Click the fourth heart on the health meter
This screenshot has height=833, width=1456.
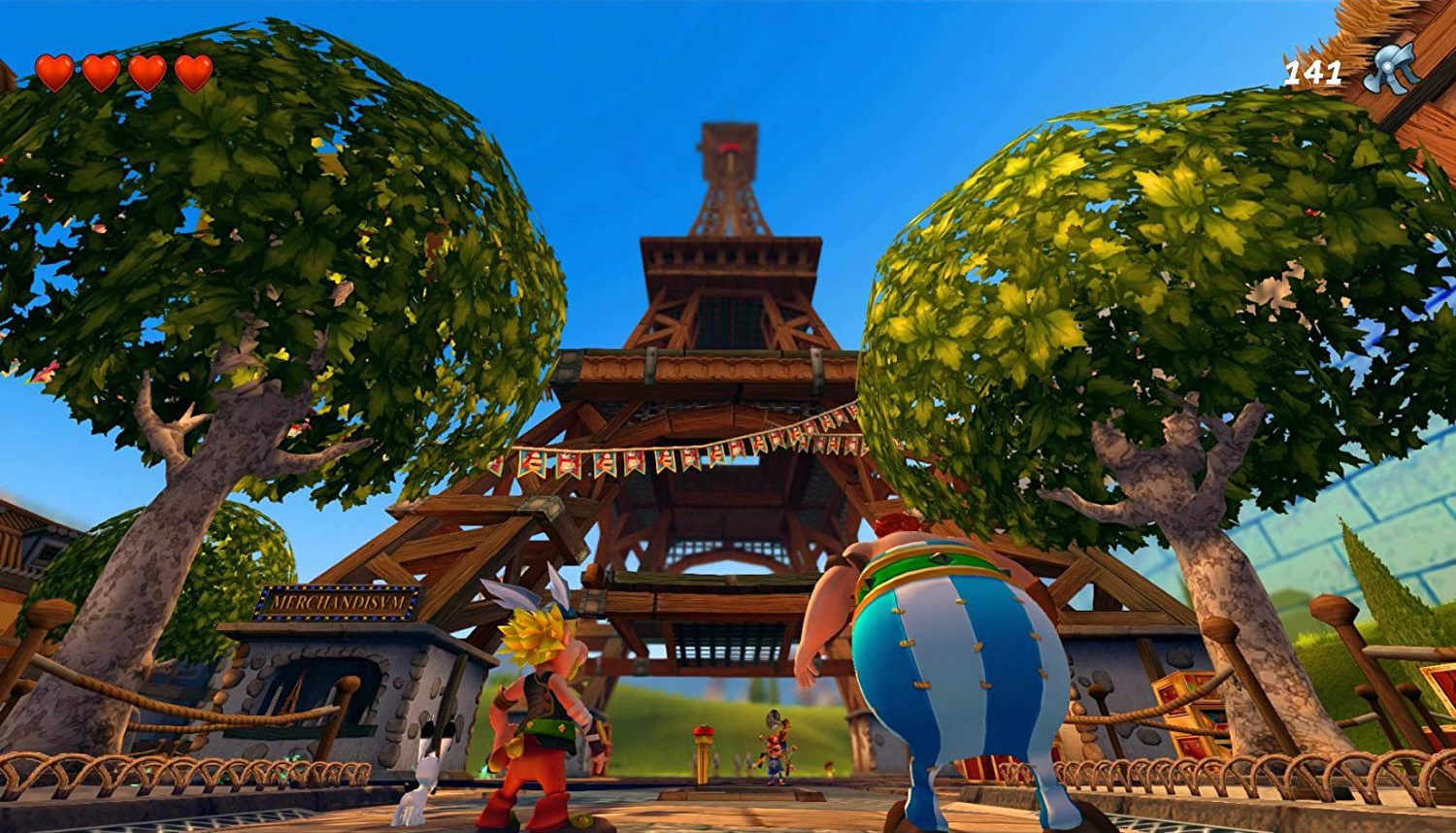click(x=194, y=70)
